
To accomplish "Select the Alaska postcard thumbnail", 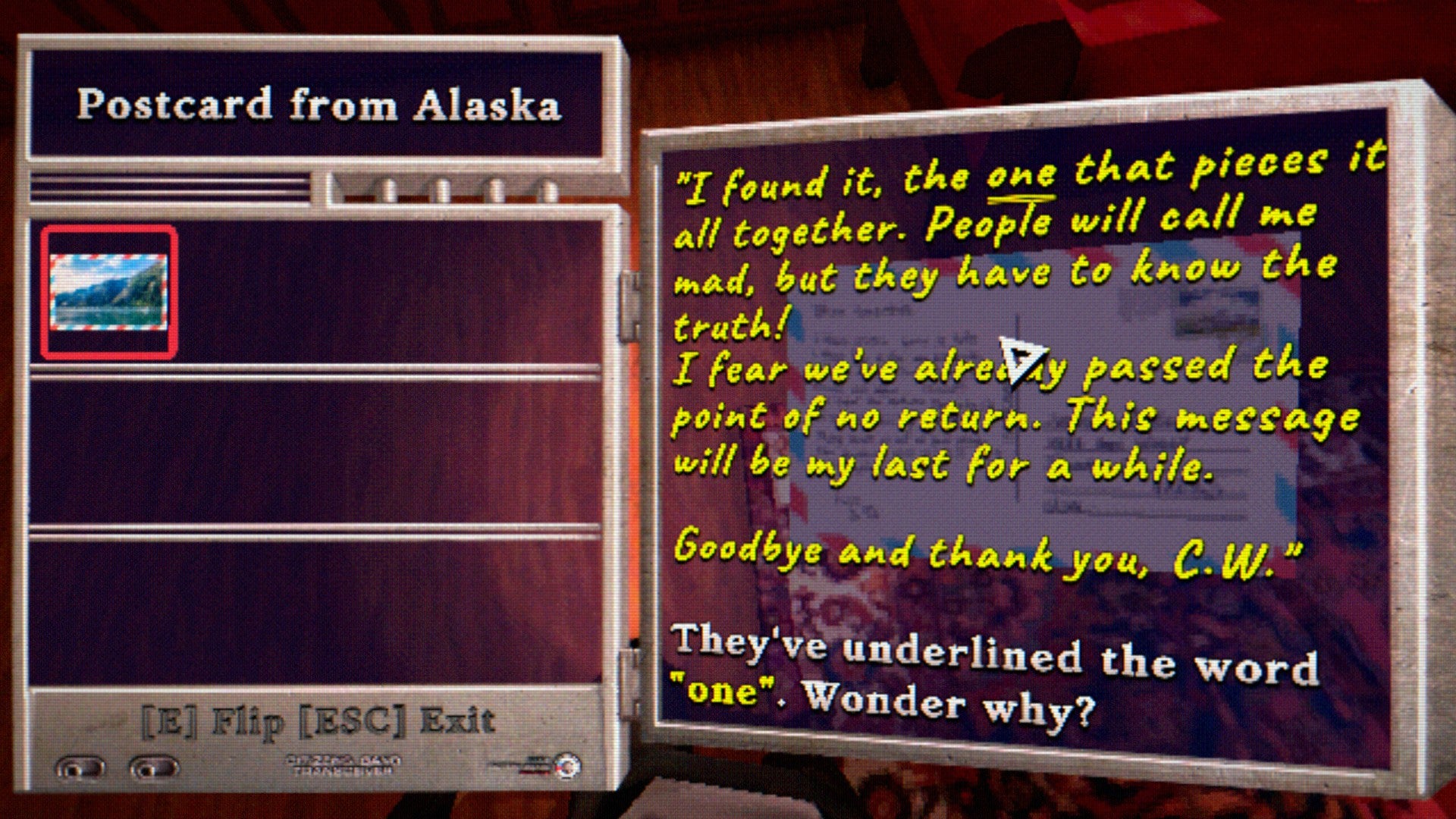I will pyautogui.click(x=108, y=293).
